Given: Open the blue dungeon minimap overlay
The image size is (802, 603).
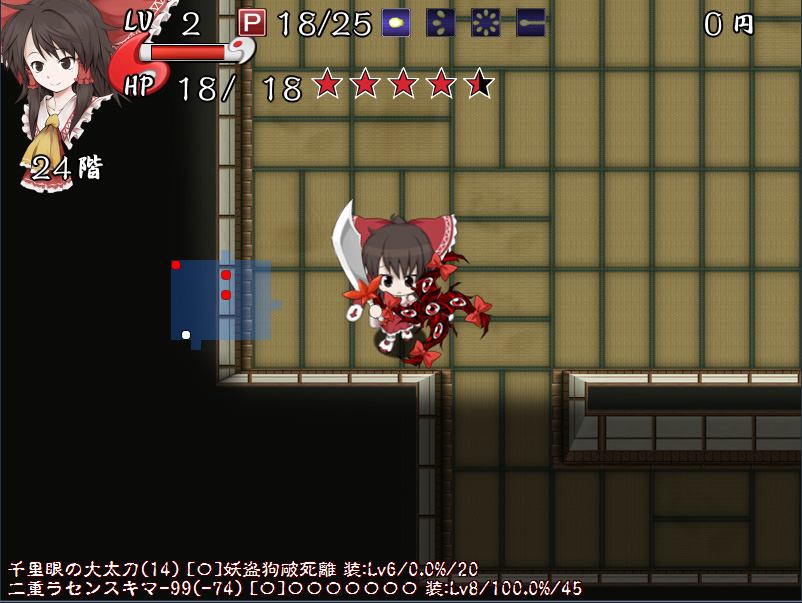Looking at the screenshot, I should click(220, 299).
